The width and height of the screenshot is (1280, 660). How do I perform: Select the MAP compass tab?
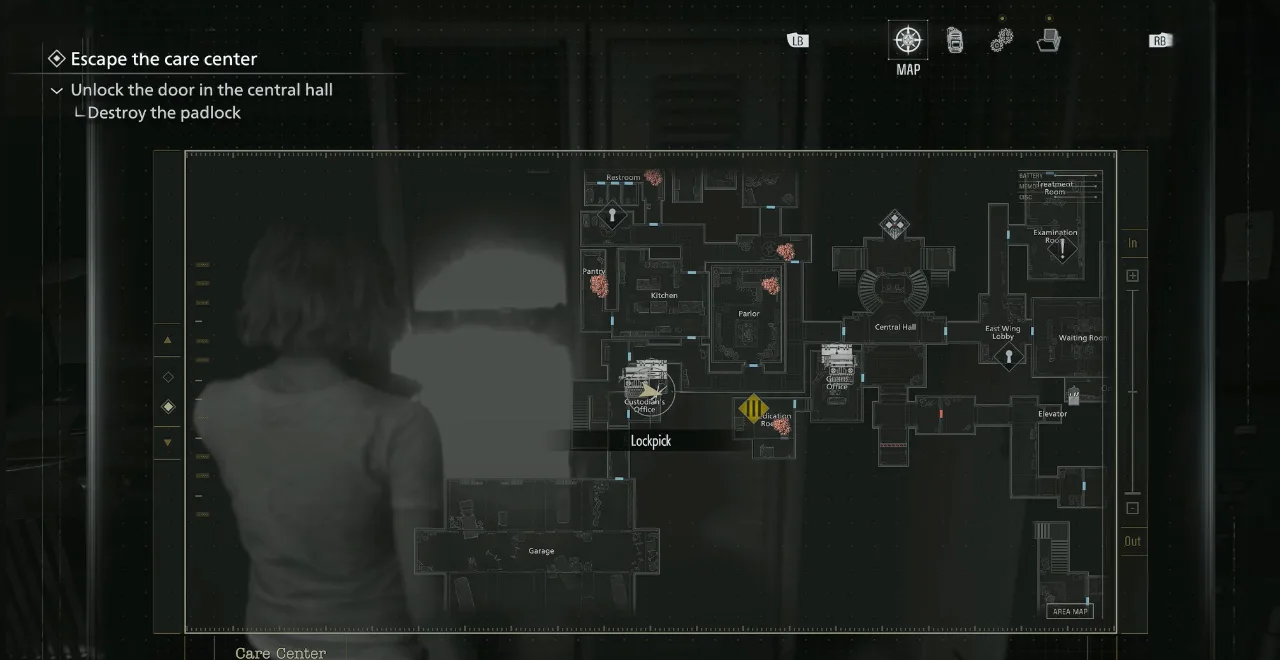click(907, 40)
